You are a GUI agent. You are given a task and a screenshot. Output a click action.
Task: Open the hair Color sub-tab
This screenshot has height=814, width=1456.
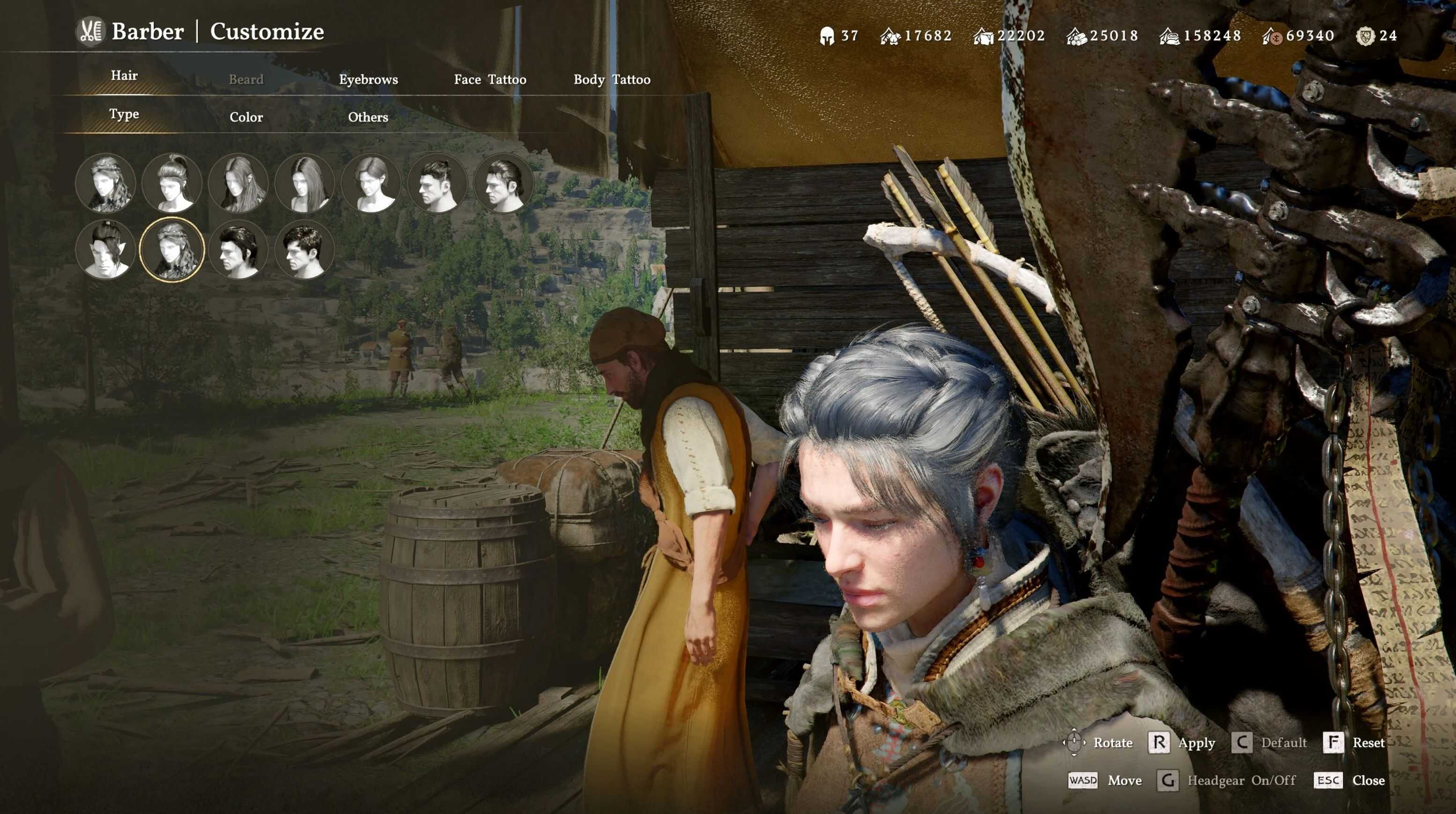coord(246,118)
